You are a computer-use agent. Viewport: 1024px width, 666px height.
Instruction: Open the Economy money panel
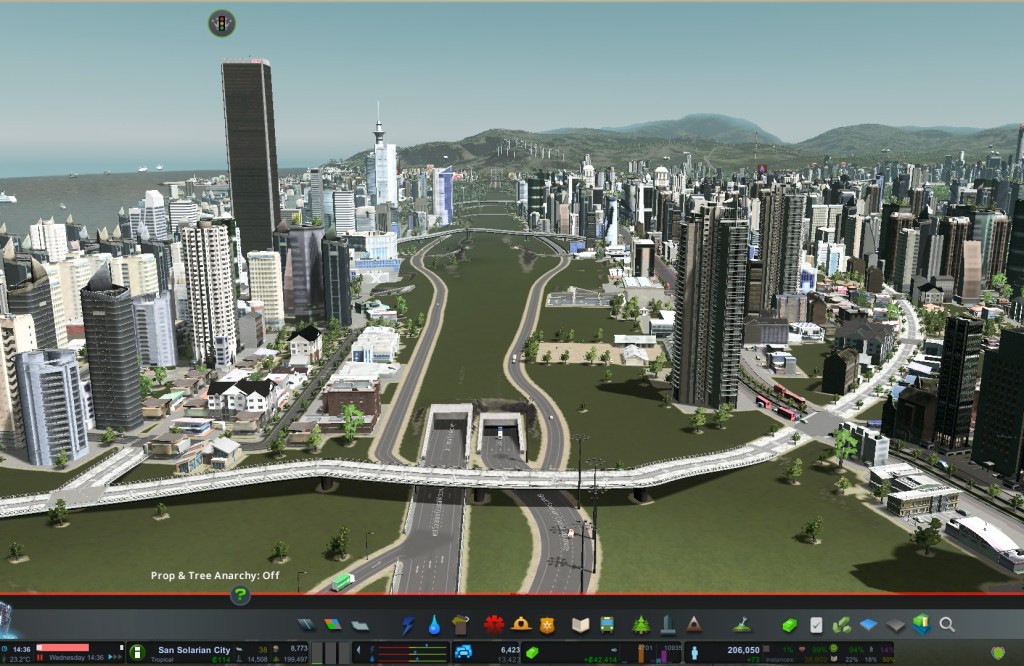[x=790, y=625]
